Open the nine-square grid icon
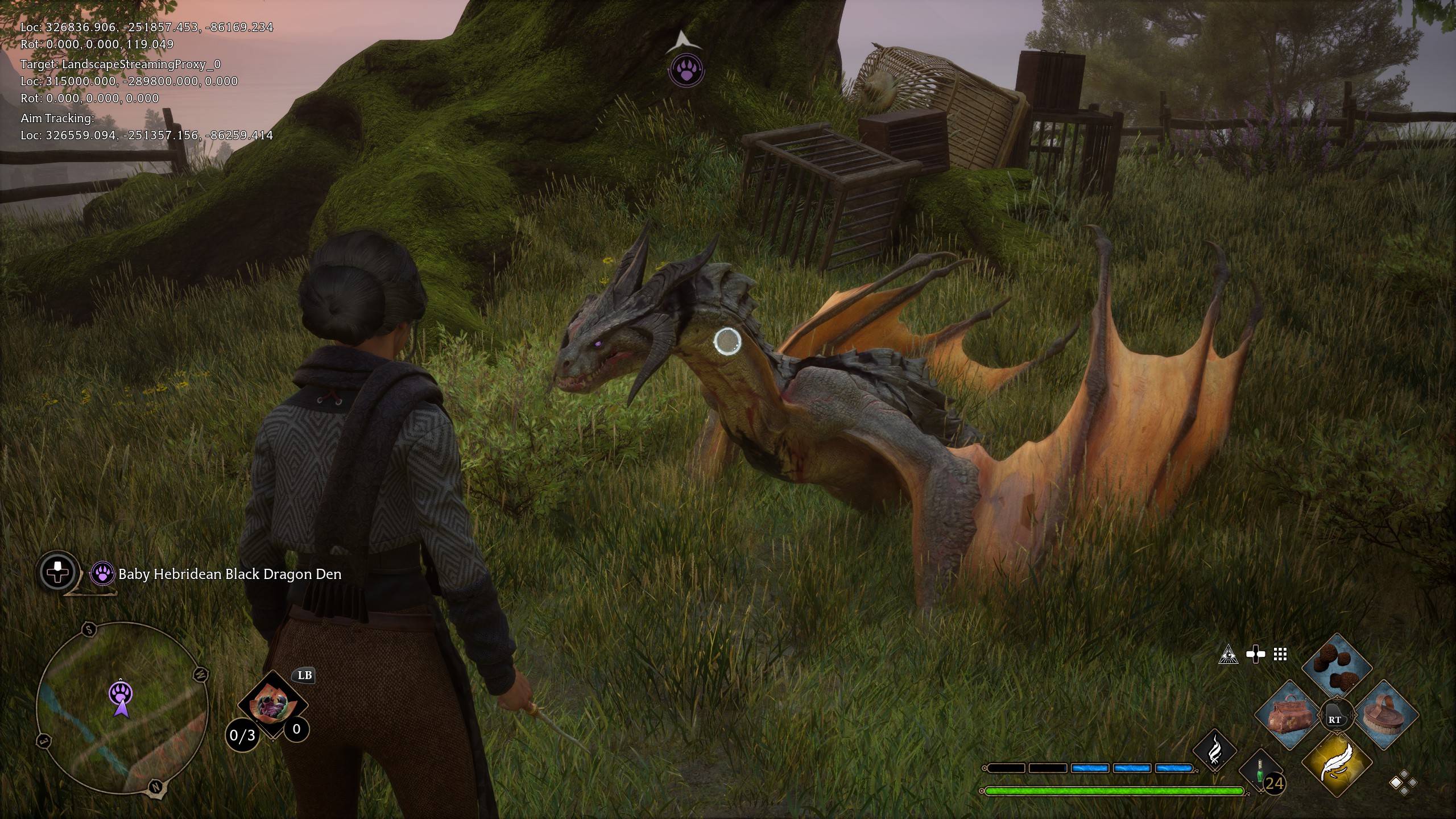The image size is (1456, 819). [1280, 655]
